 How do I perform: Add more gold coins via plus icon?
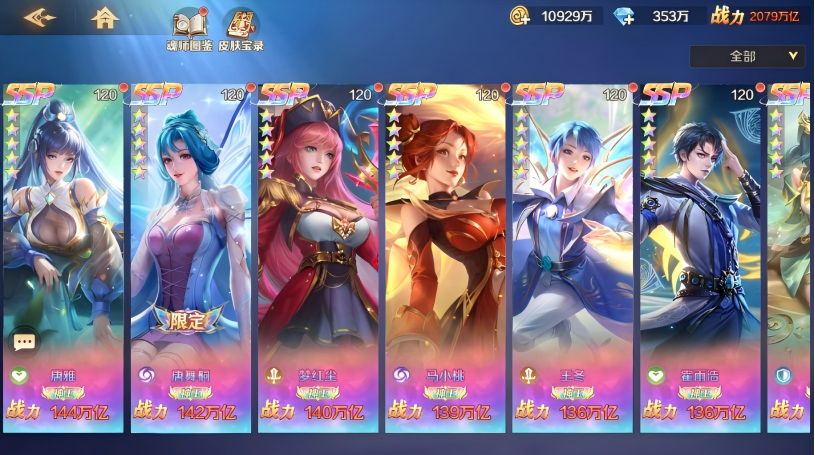(520, 15)
